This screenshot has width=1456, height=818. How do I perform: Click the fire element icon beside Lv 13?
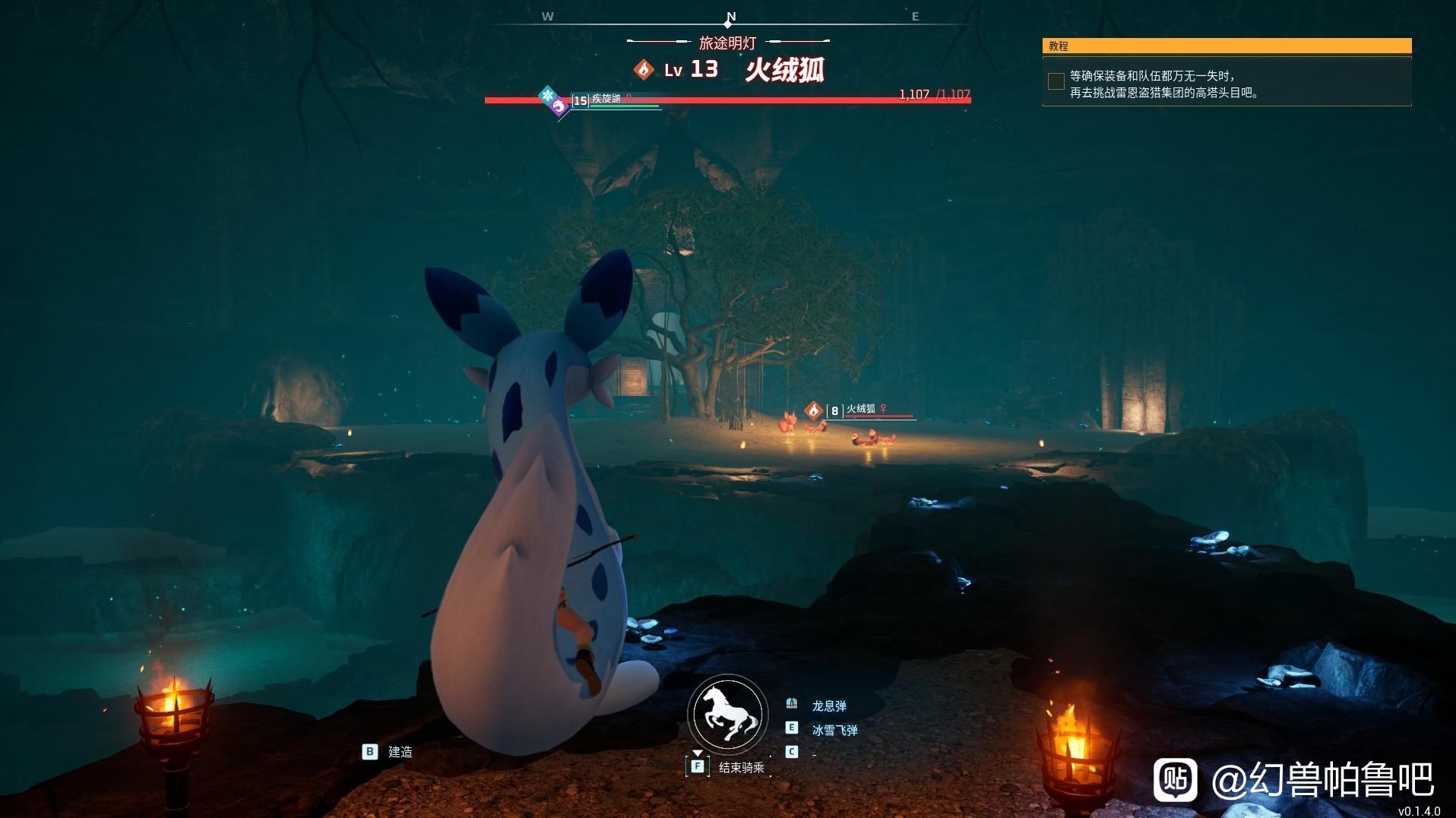644,70
